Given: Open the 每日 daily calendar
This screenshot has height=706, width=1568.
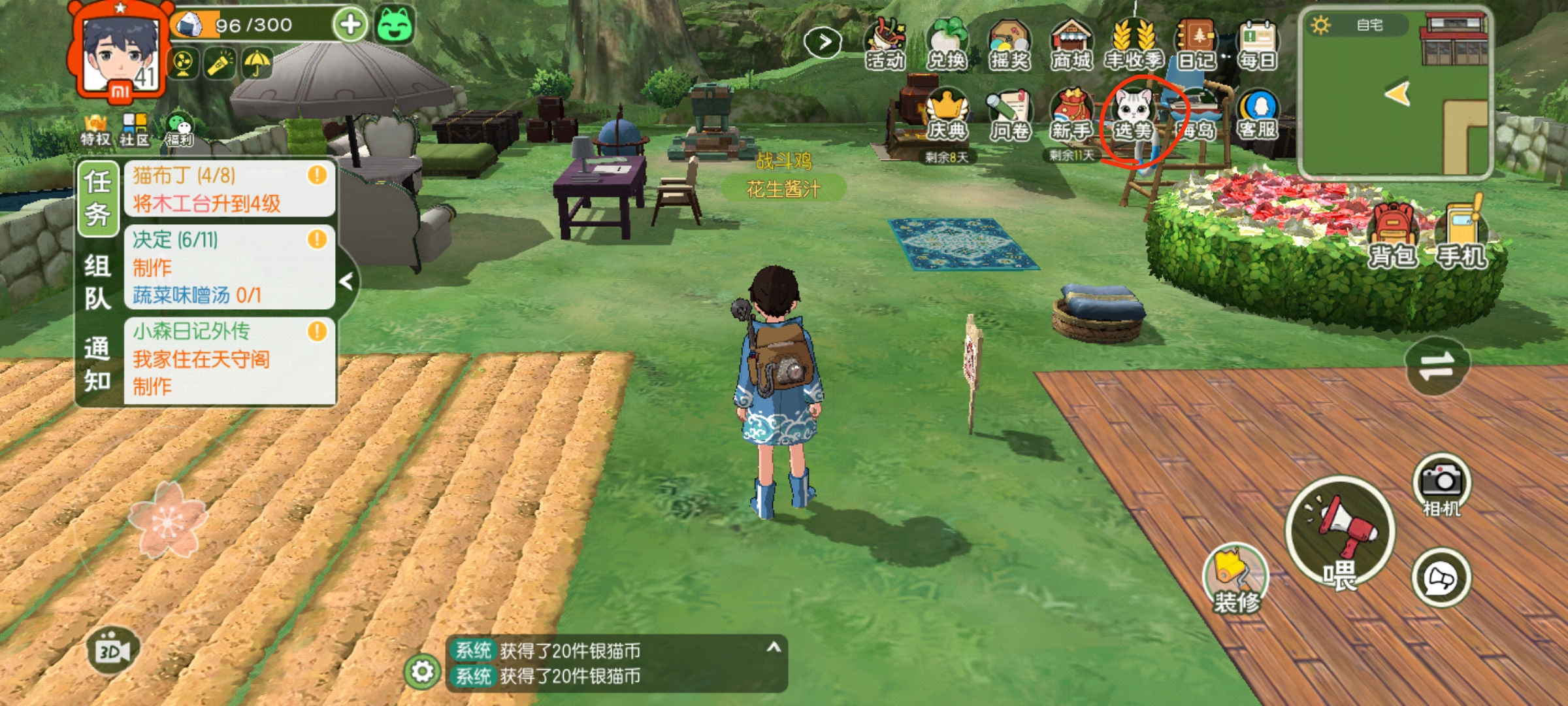Looking at the screenshot, I should click(x=1258, y=44).
